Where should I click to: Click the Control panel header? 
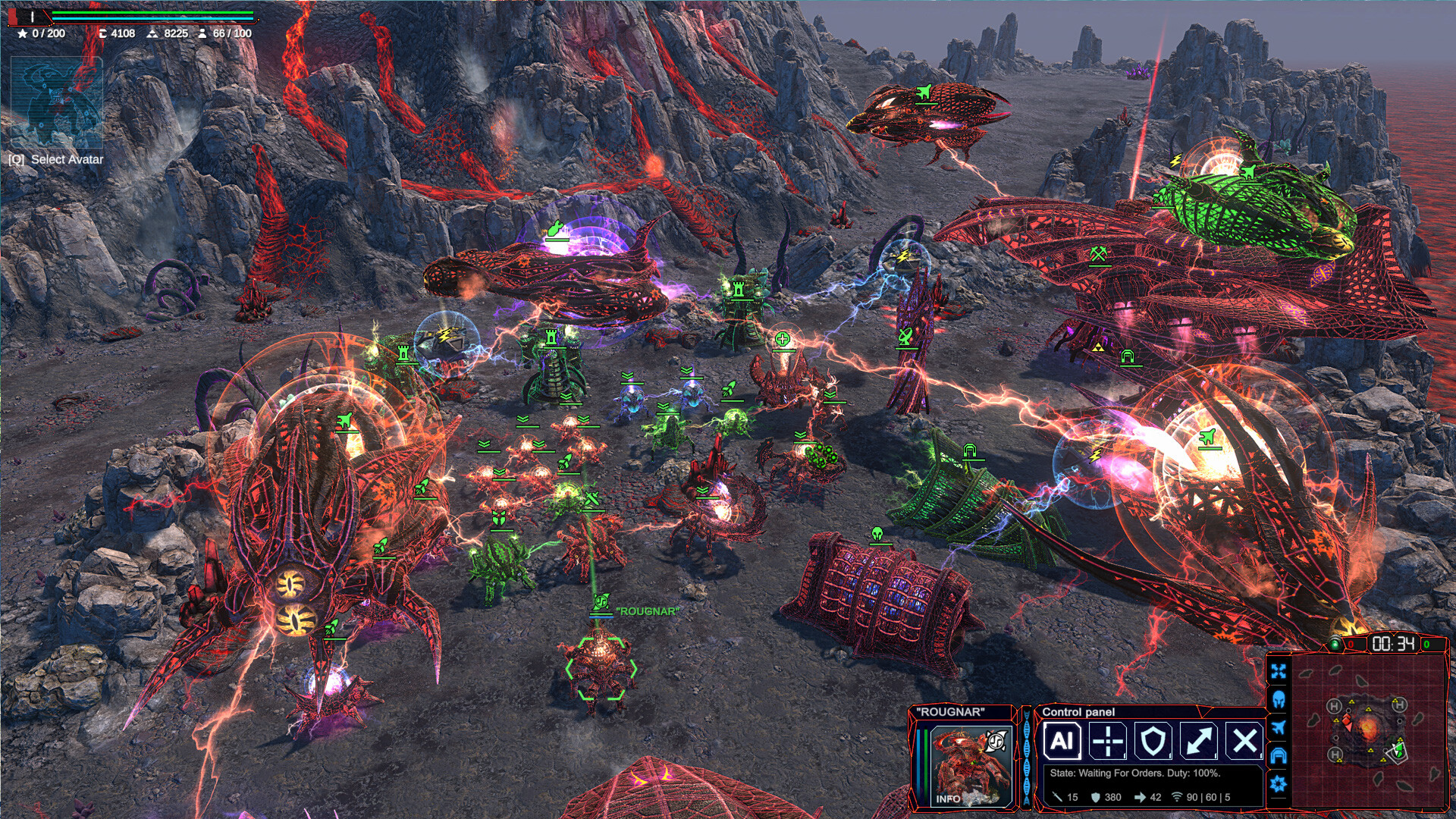(x=1077, y=714)
